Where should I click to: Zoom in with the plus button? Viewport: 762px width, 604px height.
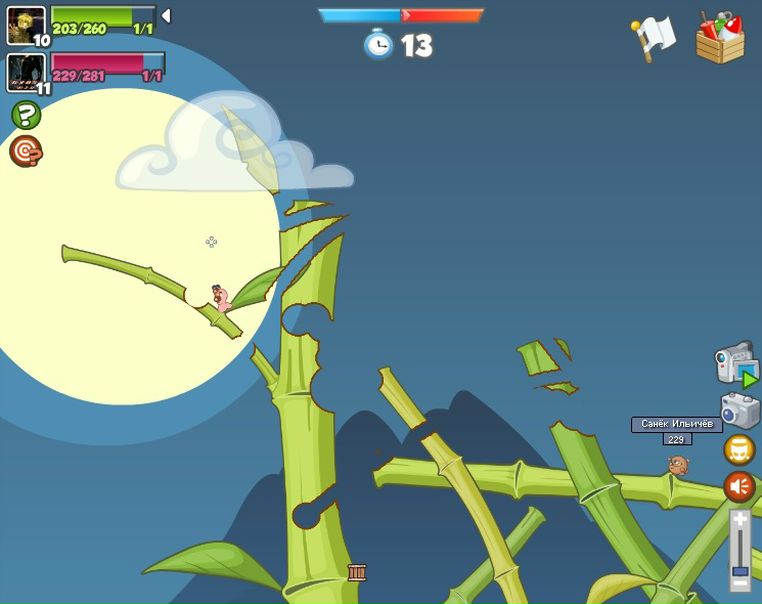tap(740, 520)
